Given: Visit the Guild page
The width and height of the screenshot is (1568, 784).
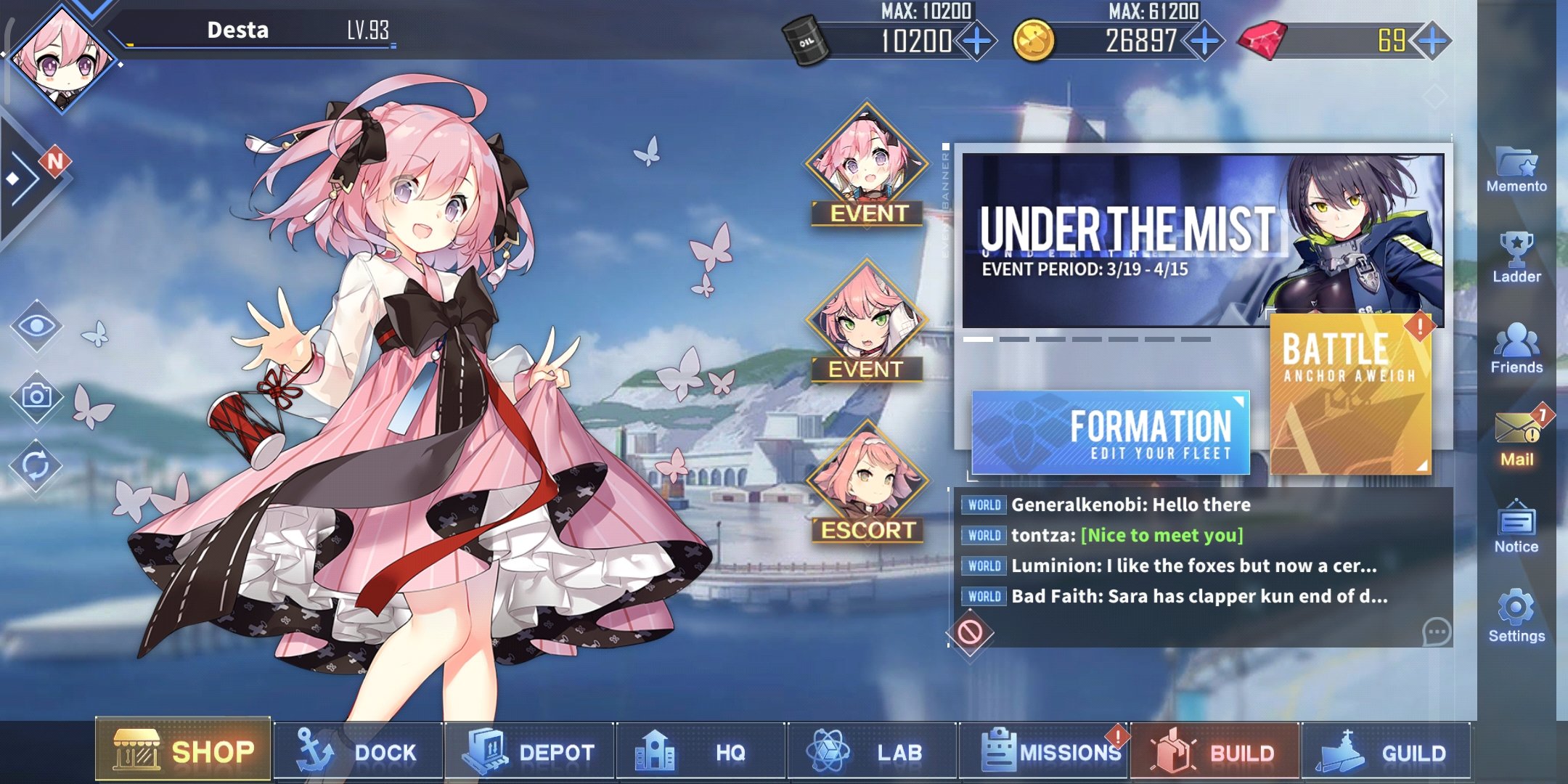Looking at the screenshot, I should (x=1387, y=752).
